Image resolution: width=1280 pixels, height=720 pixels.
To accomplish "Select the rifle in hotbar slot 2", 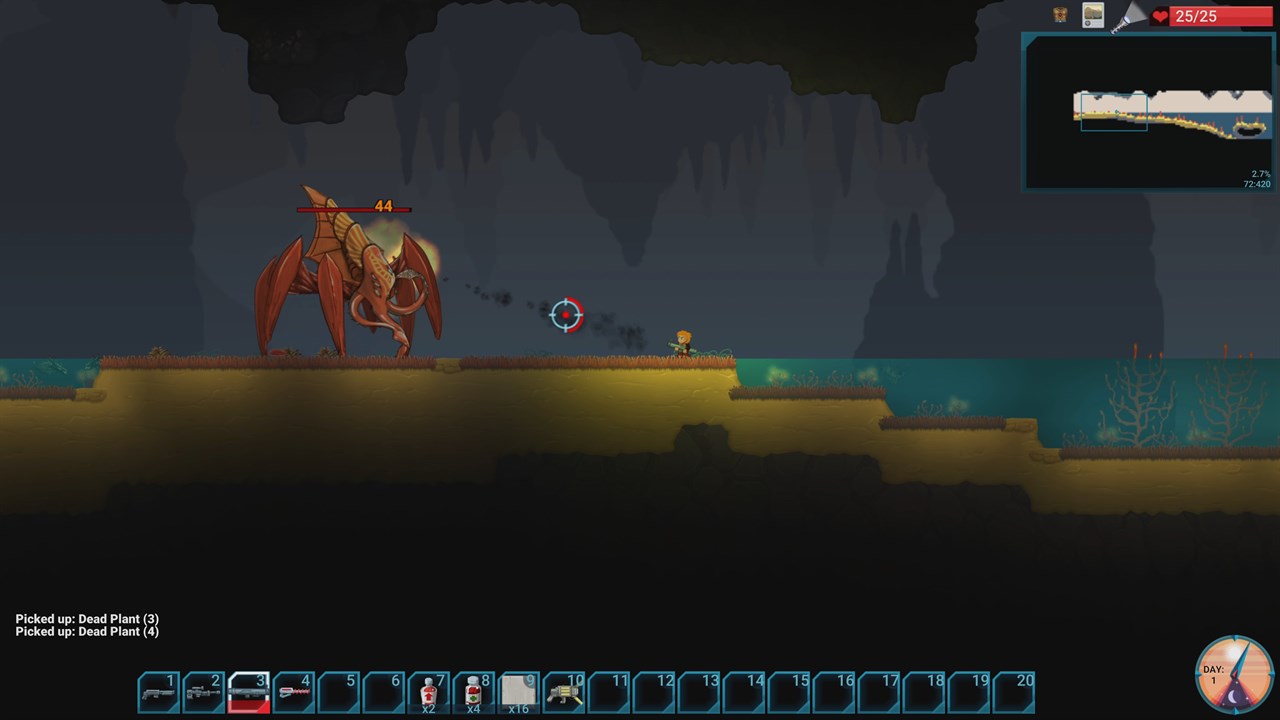I will [204, 692].
